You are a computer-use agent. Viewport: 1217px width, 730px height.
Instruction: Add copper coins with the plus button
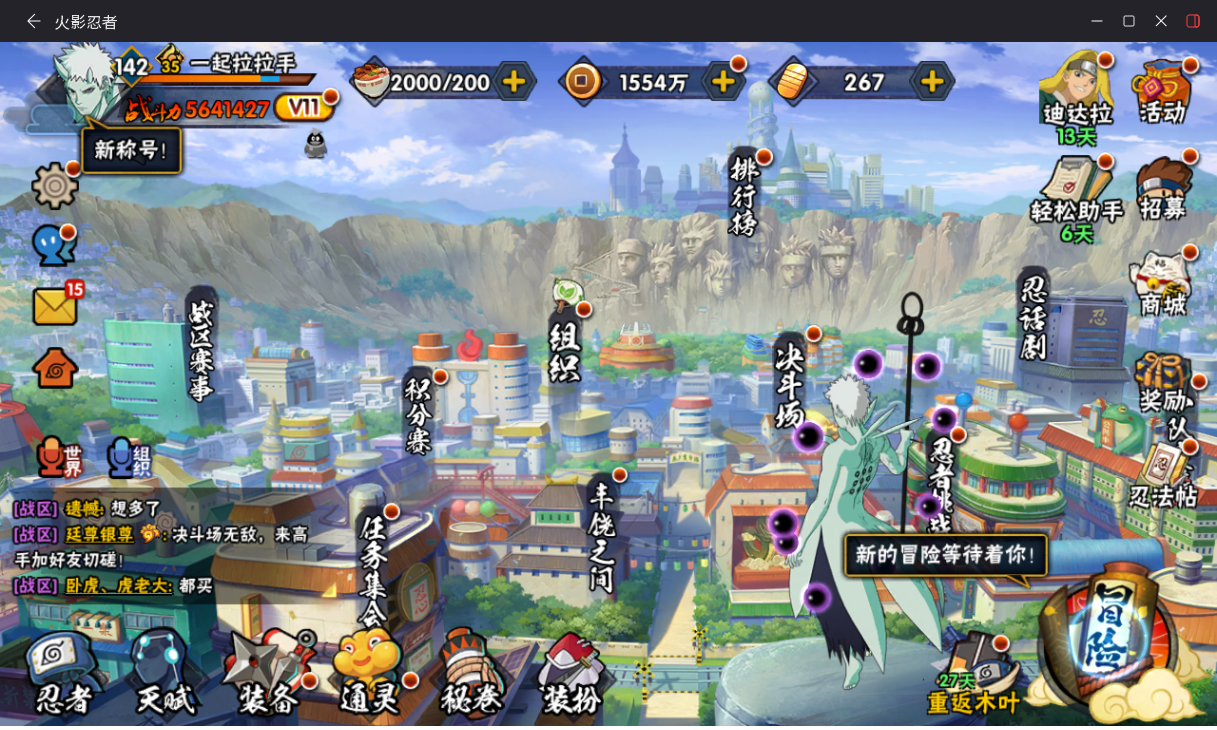pyautogui.click(x=722, y=82)
